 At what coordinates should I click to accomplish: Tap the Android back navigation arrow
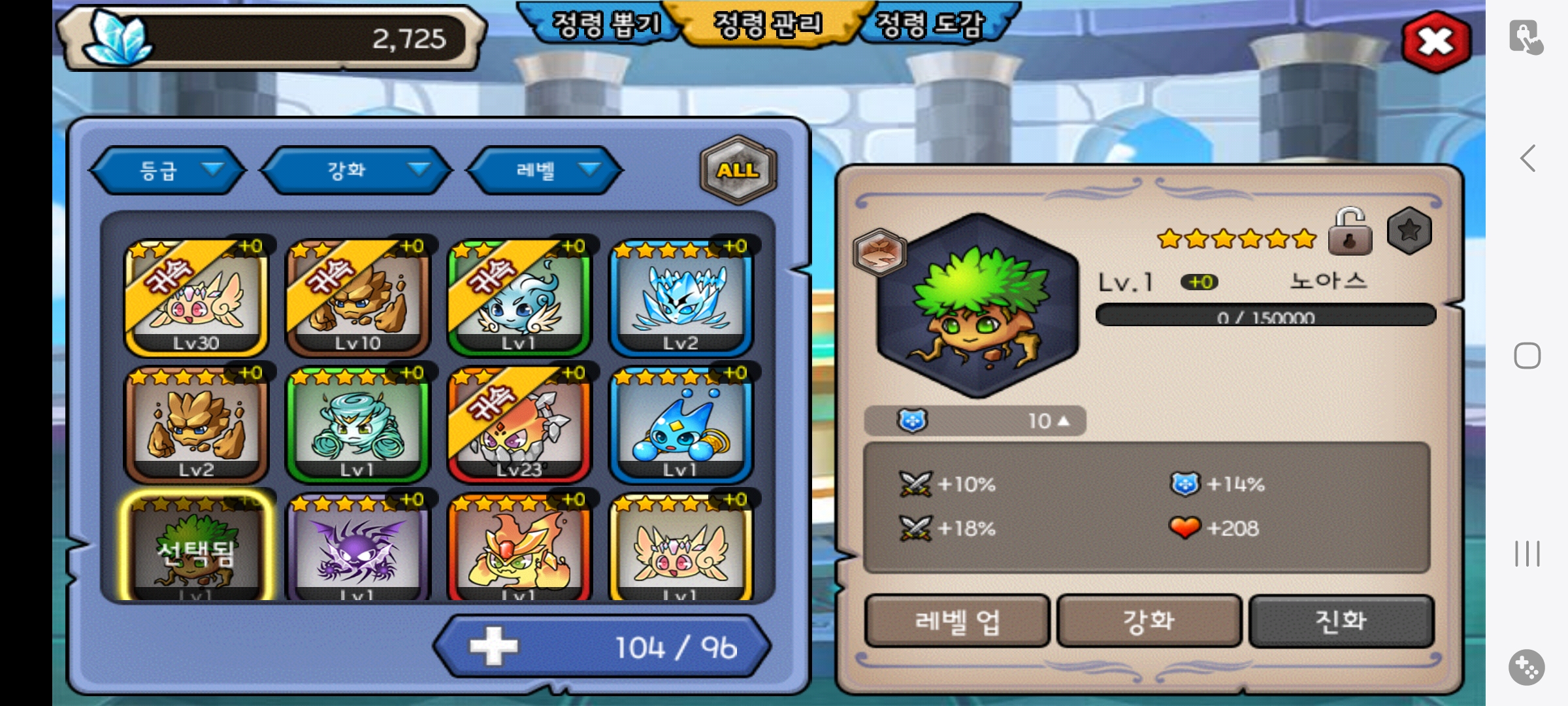[x=1527, y=158]
